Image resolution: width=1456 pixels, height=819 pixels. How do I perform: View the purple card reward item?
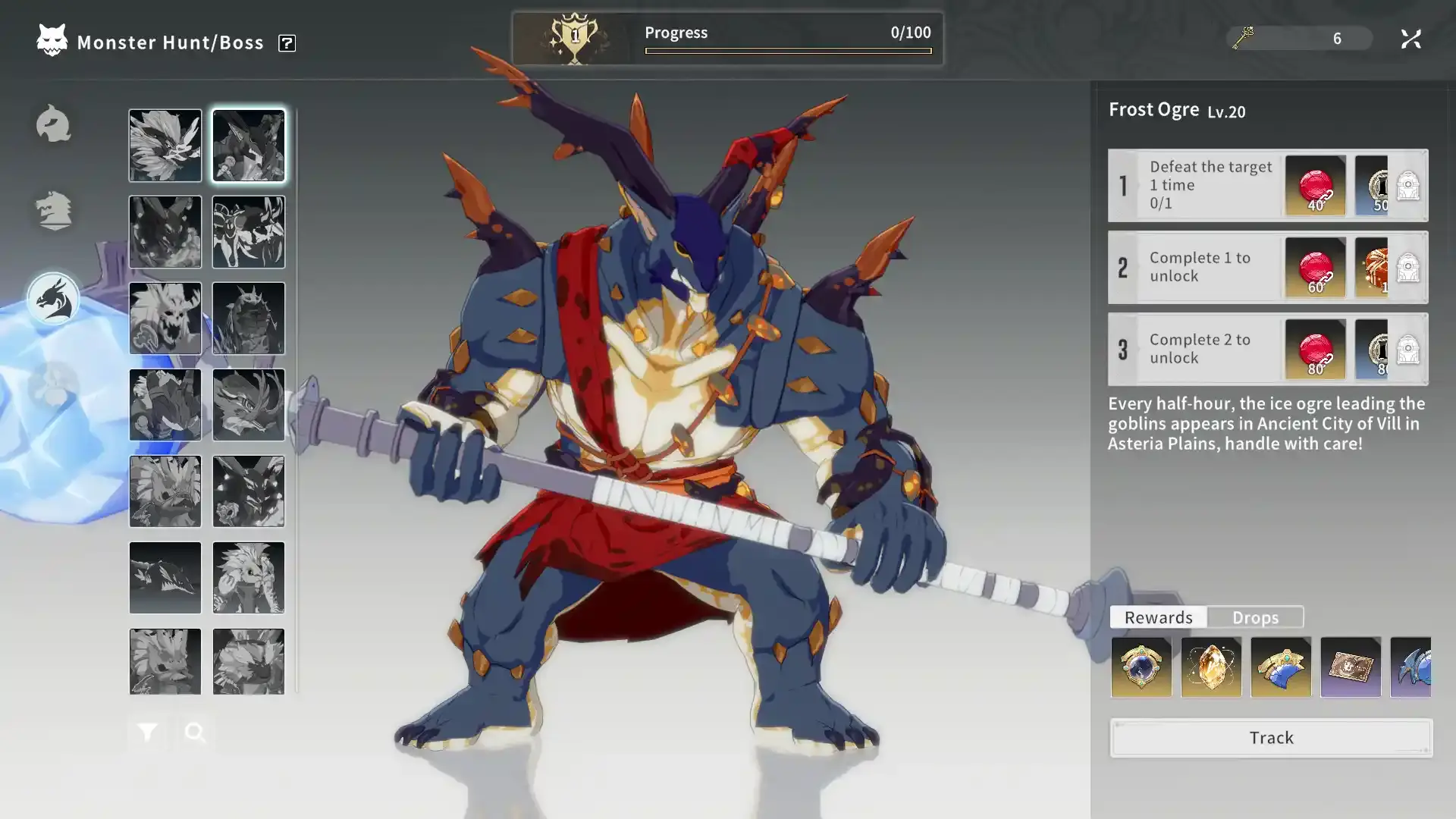(x=1351, y=667)
